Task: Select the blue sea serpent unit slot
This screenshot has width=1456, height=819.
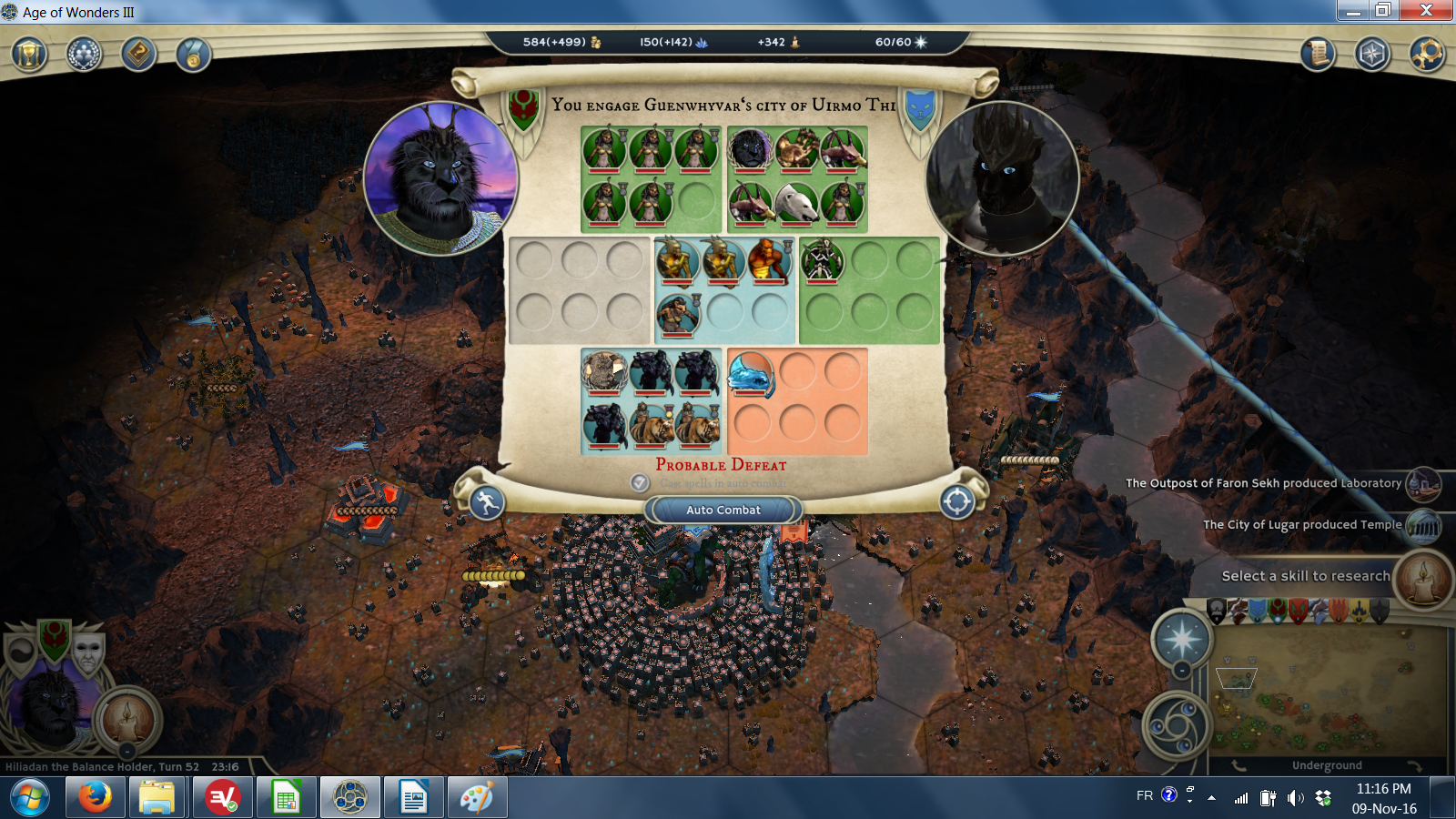Action: coord(751,374)
